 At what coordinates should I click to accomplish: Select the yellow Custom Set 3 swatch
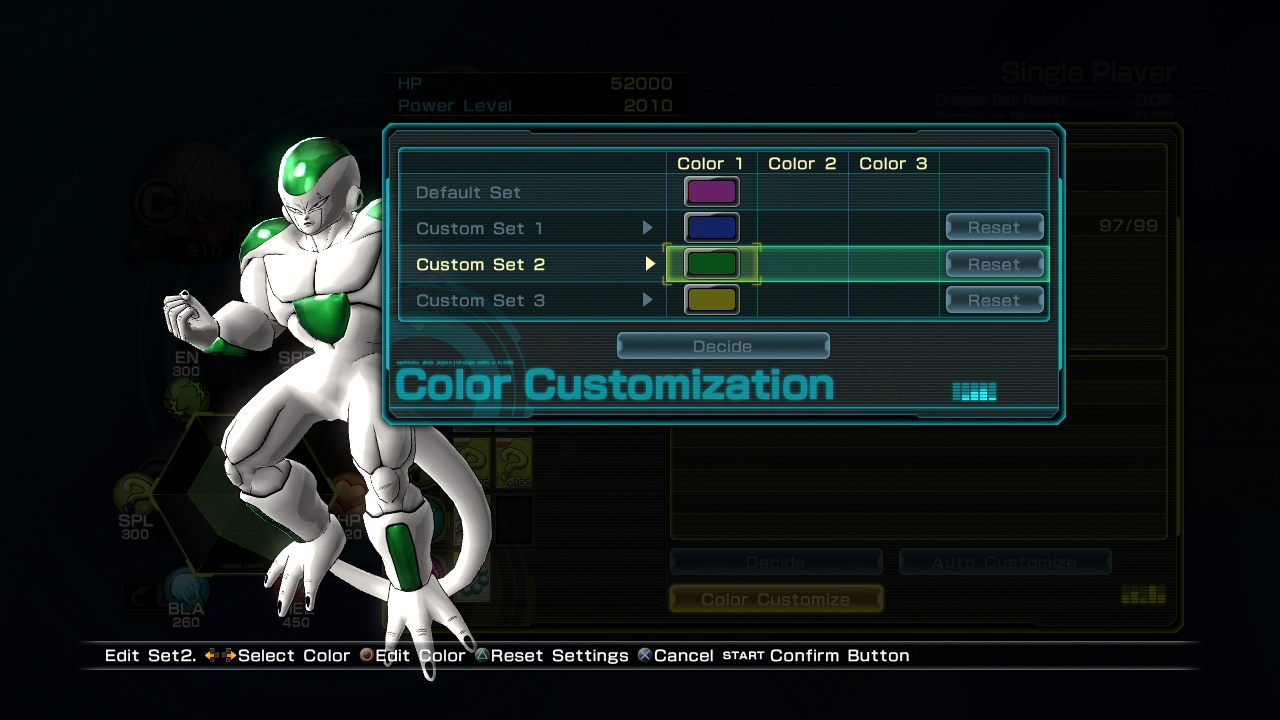tap(711, 300)
